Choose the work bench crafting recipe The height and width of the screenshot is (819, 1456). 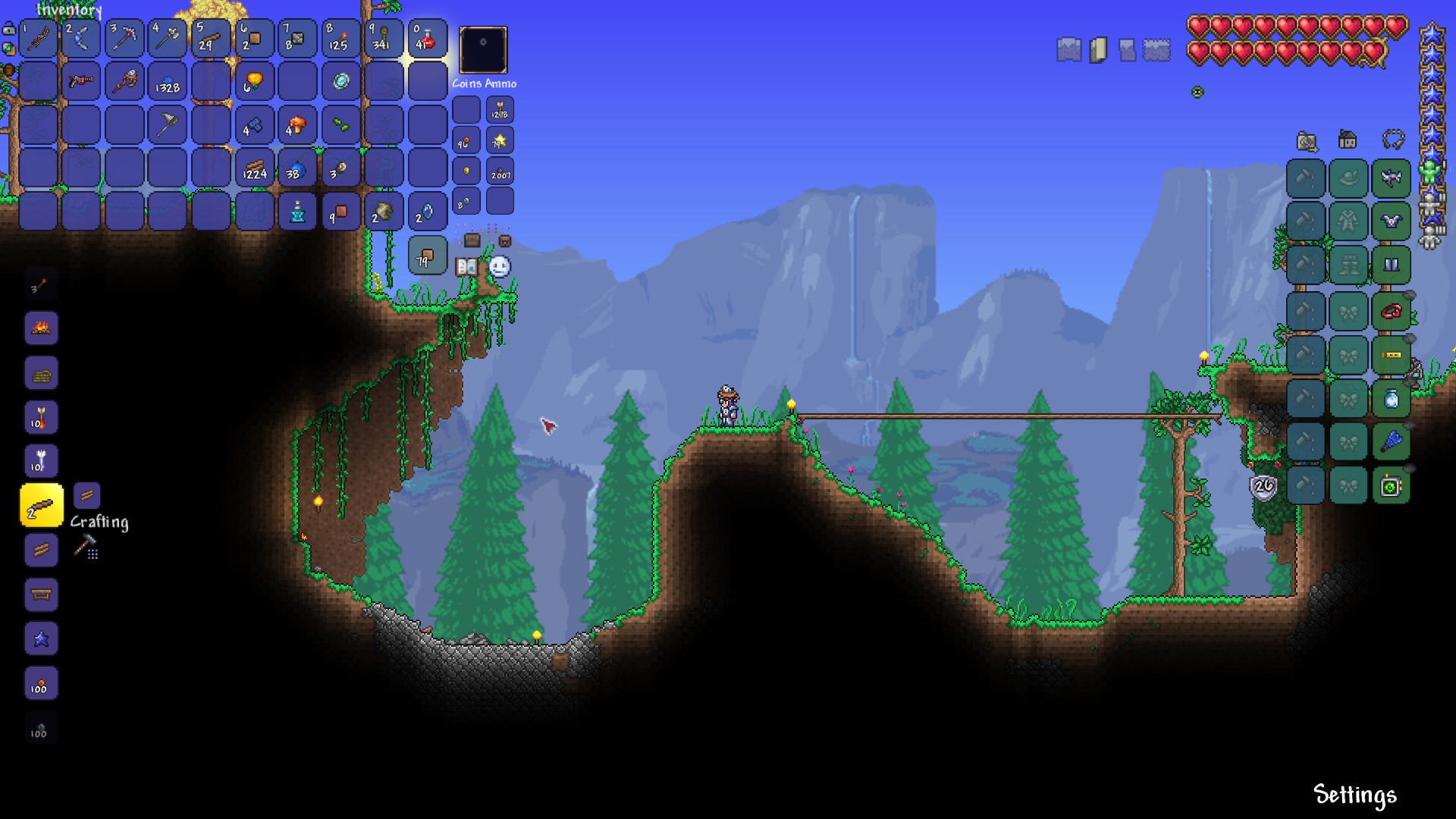point(41,595)
